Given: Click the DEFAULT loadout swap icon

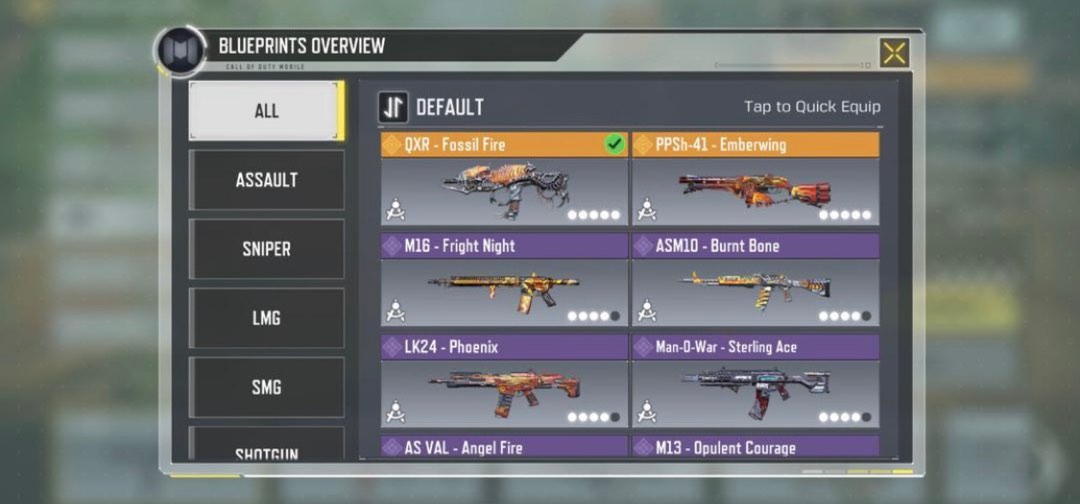Looking at the screenshot, I should [x=393, y=107].
